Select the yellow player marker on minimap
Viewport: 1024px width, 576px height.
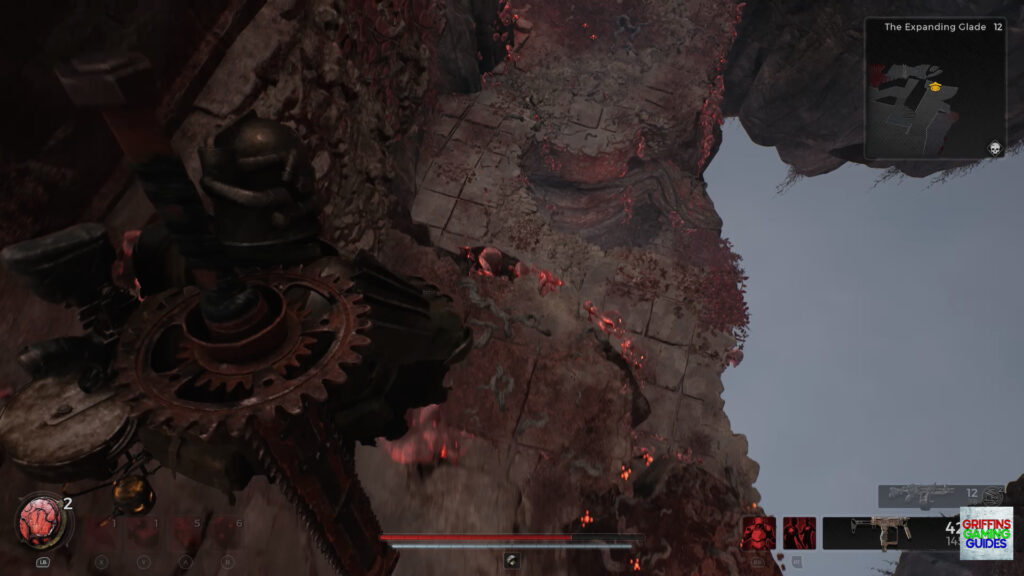[937, 87]
